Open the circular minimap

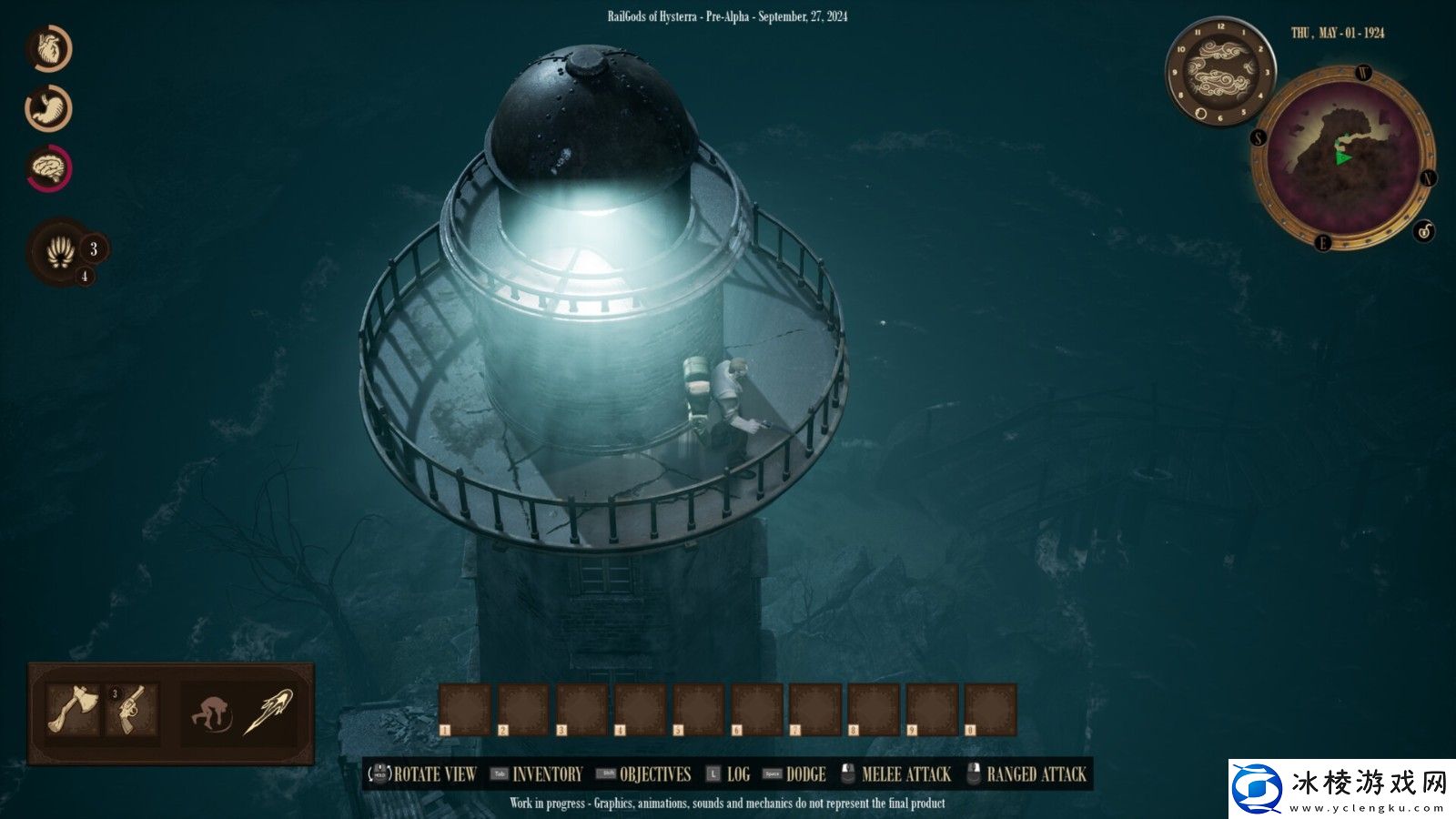click(x=1342, y=157)
